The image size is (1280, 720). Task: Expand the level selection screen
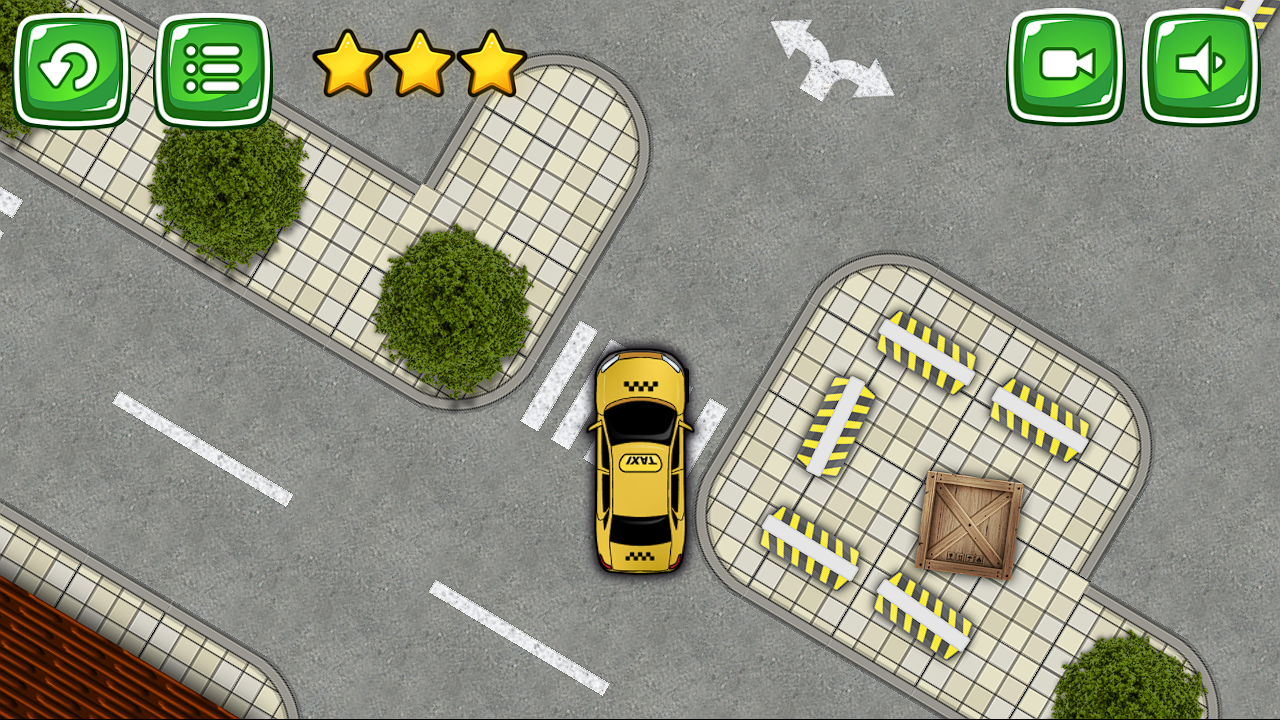click(212, 65)
